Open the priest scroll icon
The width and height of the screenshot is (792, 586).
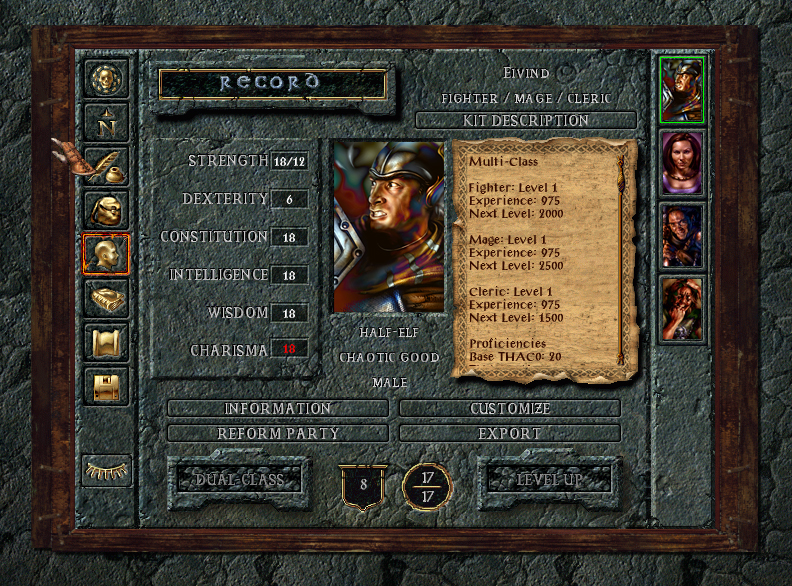pyautogui.click(x=106, y=342)
